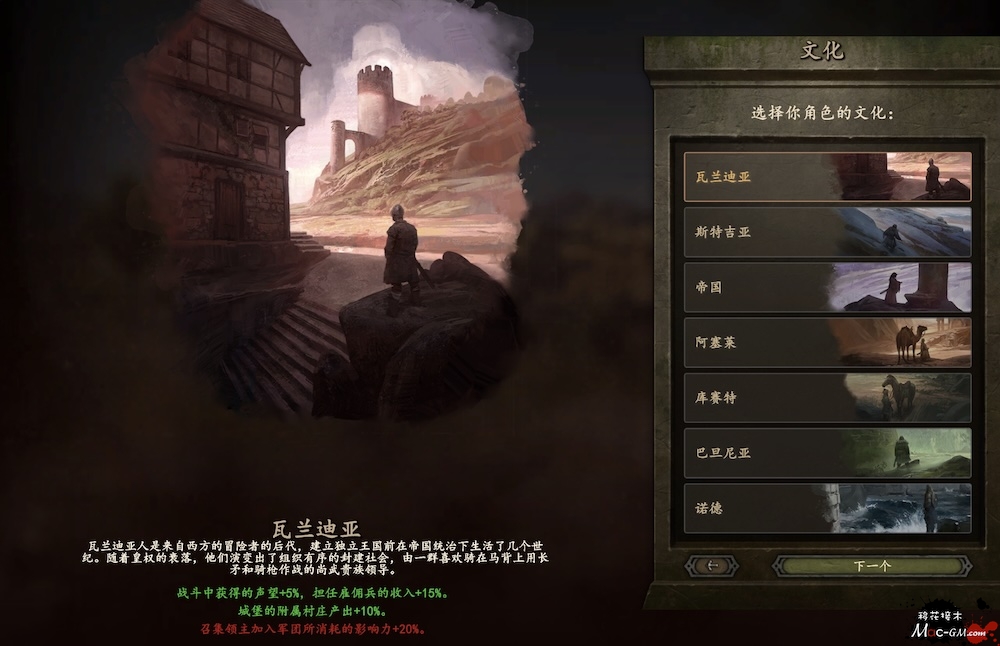Pick the 巴旦尼亚 (Battania) culture option
Image resolution: width=1000 pixels, height=646 pixels.
pos(827,453)
